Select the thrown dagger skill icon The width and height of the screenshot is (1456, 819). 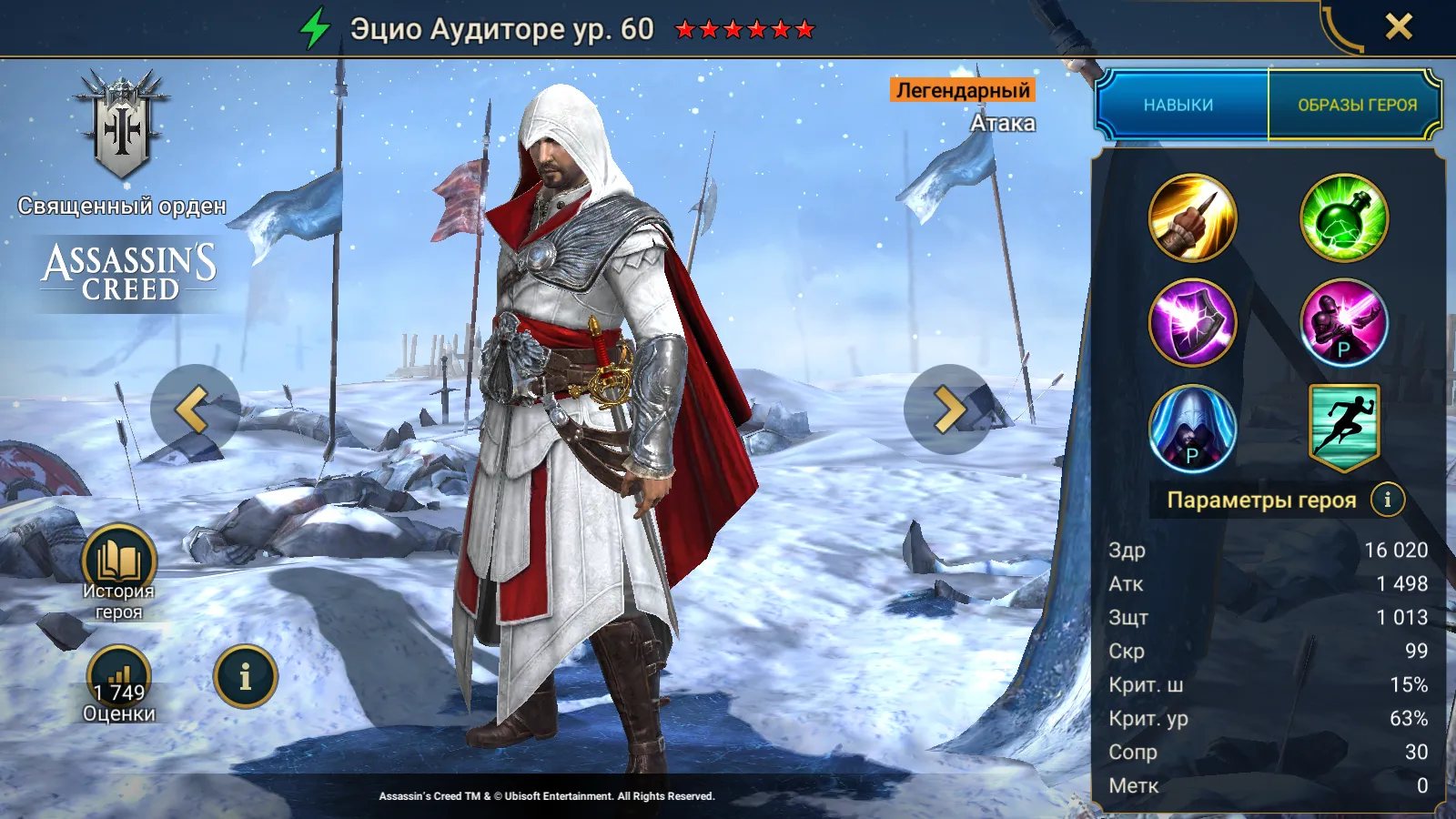coord(1192,218)
